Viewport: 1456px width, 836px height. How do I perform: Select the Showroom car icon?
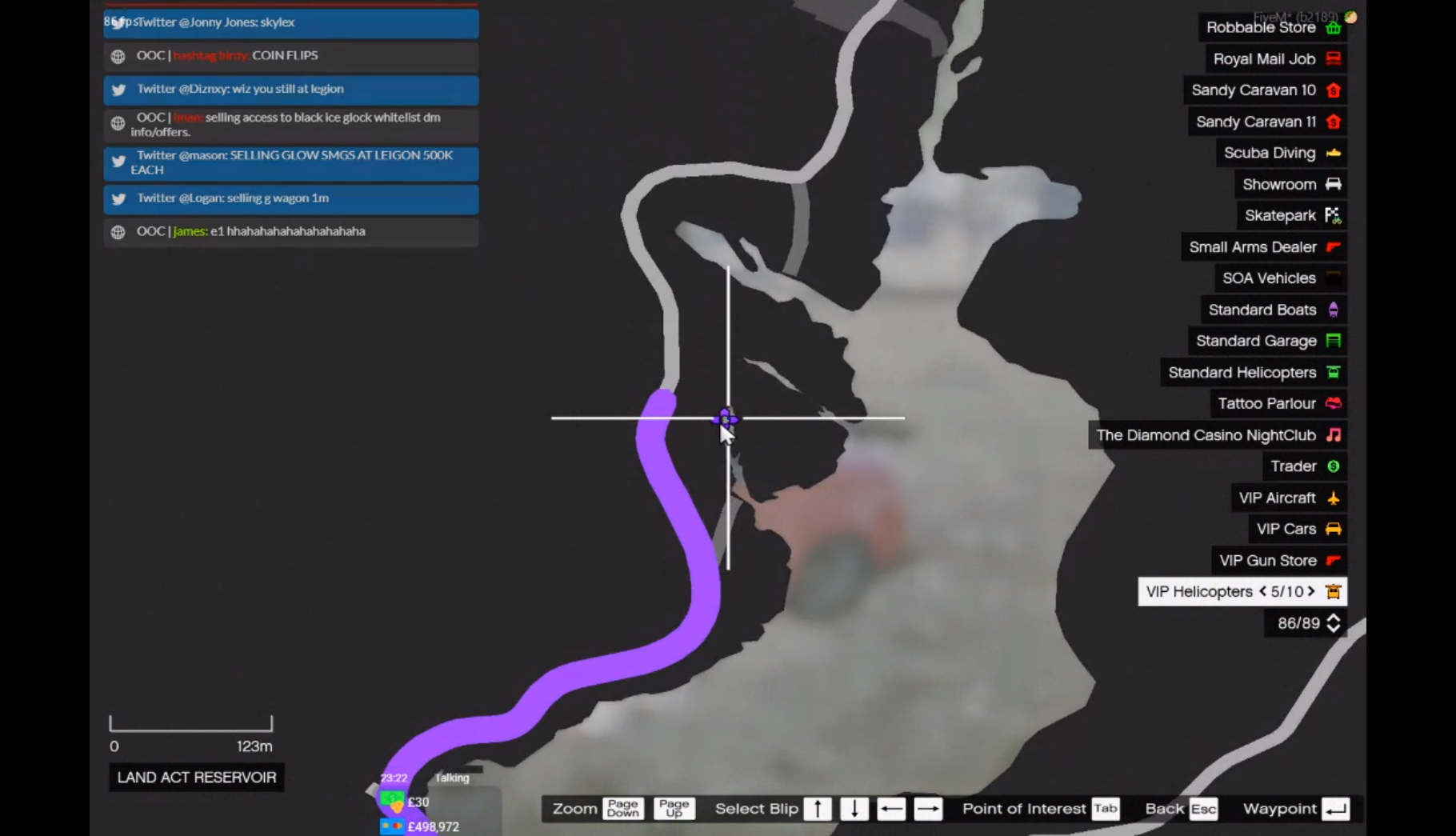pos(1331,184)
